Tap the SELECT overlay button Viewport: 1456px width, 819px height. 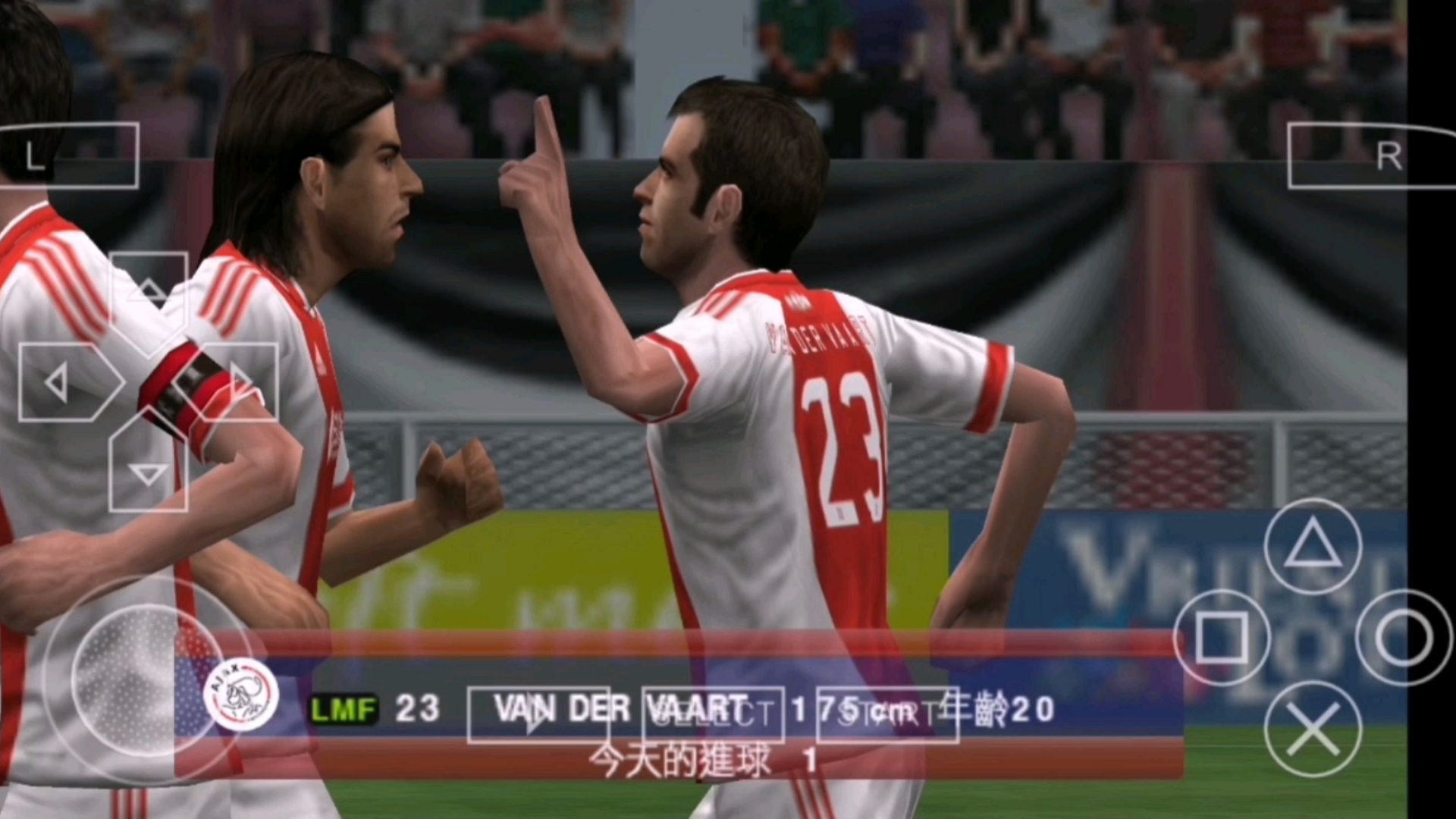pyautogui.click(x=713, y=714)
